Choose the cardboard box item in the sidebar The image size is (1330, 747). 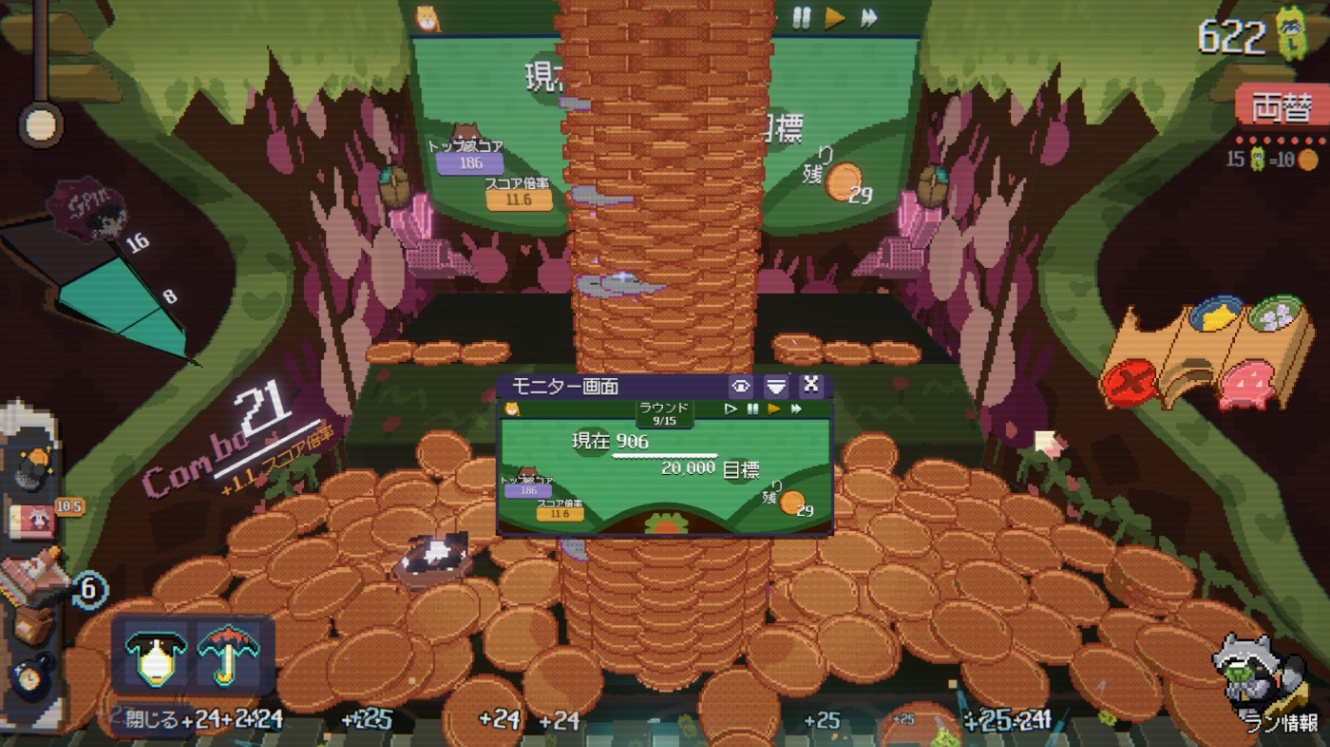click(x=32, y=627)
